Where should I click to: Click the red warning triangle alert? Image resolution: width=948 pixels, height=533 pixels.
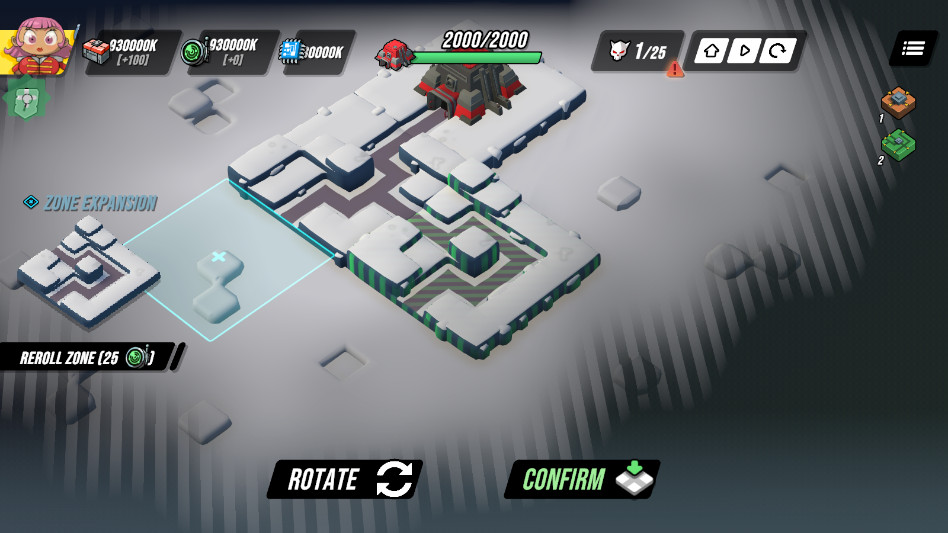676,69
